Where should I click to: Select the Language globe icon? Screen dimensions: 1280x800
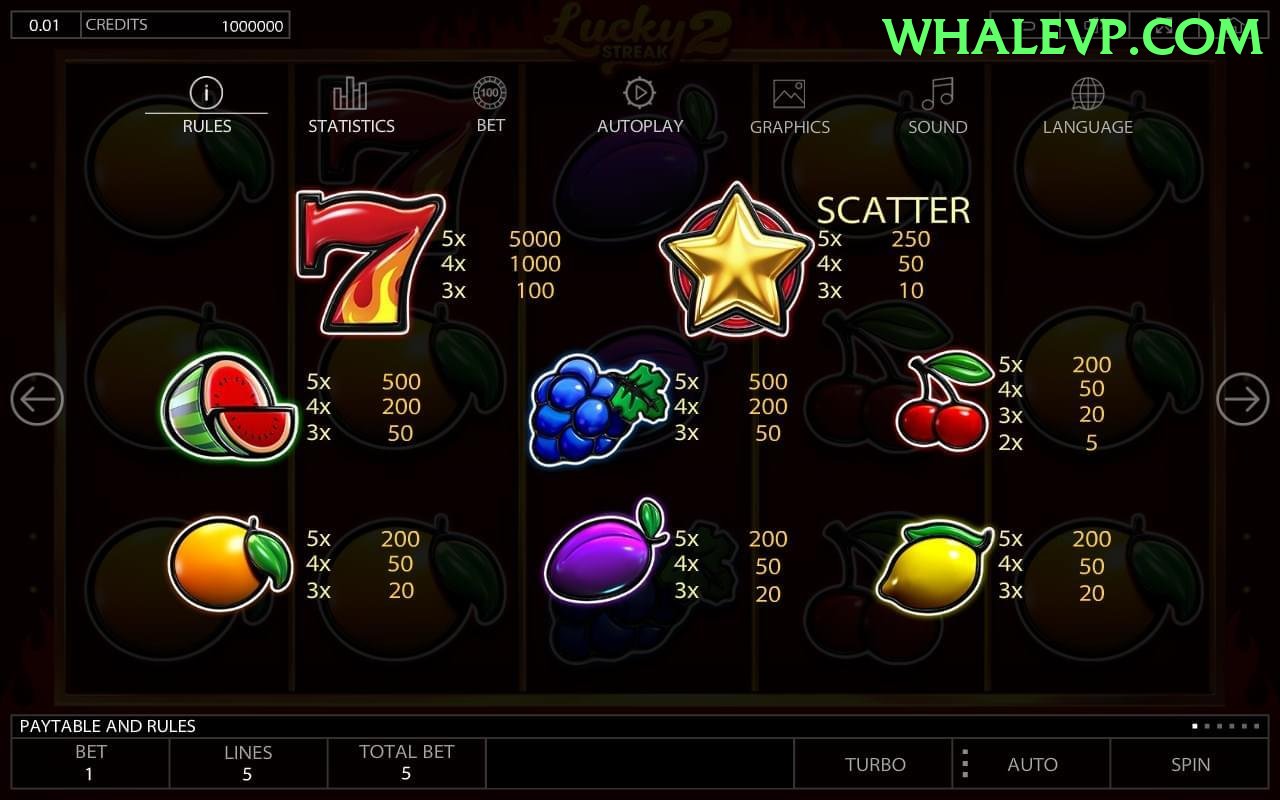1086,92
